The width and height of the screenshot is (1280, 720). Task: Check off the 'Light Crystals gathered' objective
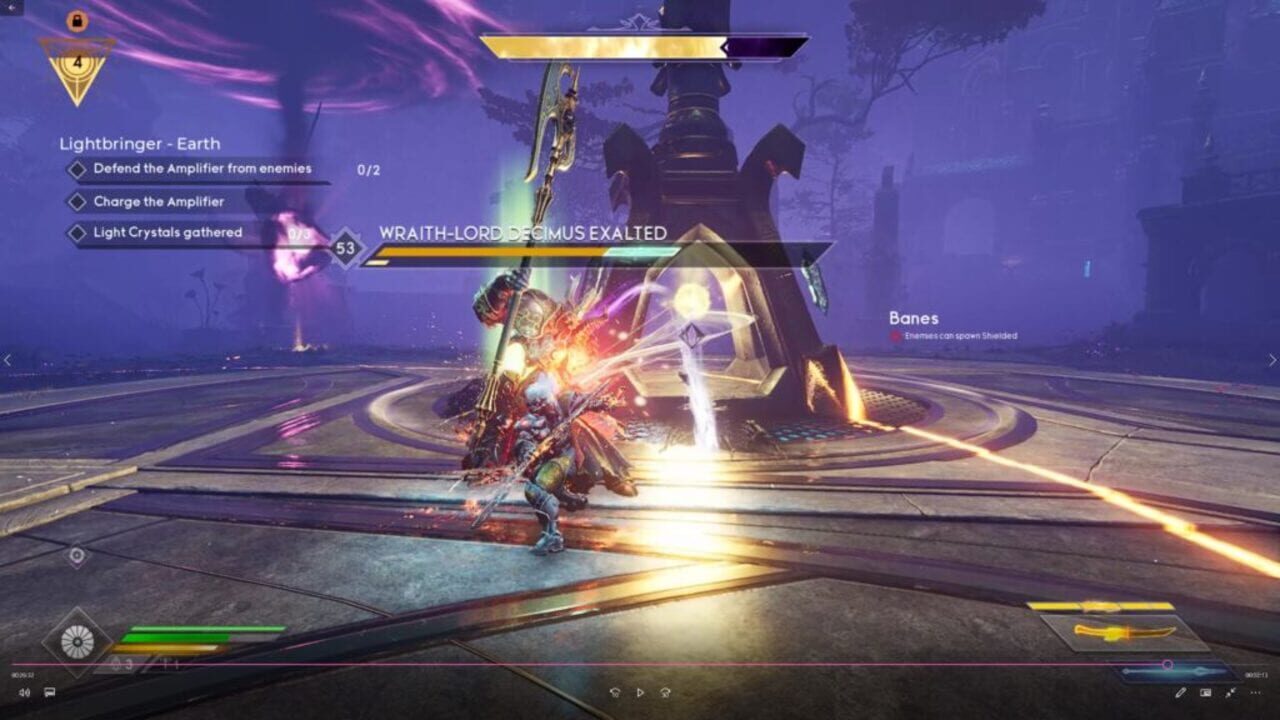click(x=76, y=231)
